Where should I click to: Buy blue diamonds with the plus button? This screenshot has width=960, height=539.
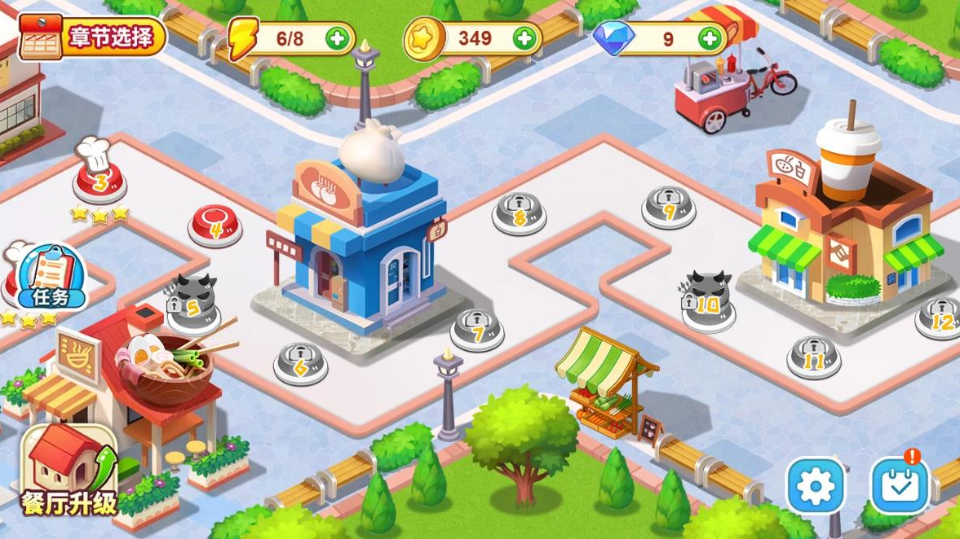tap(710, 39)
